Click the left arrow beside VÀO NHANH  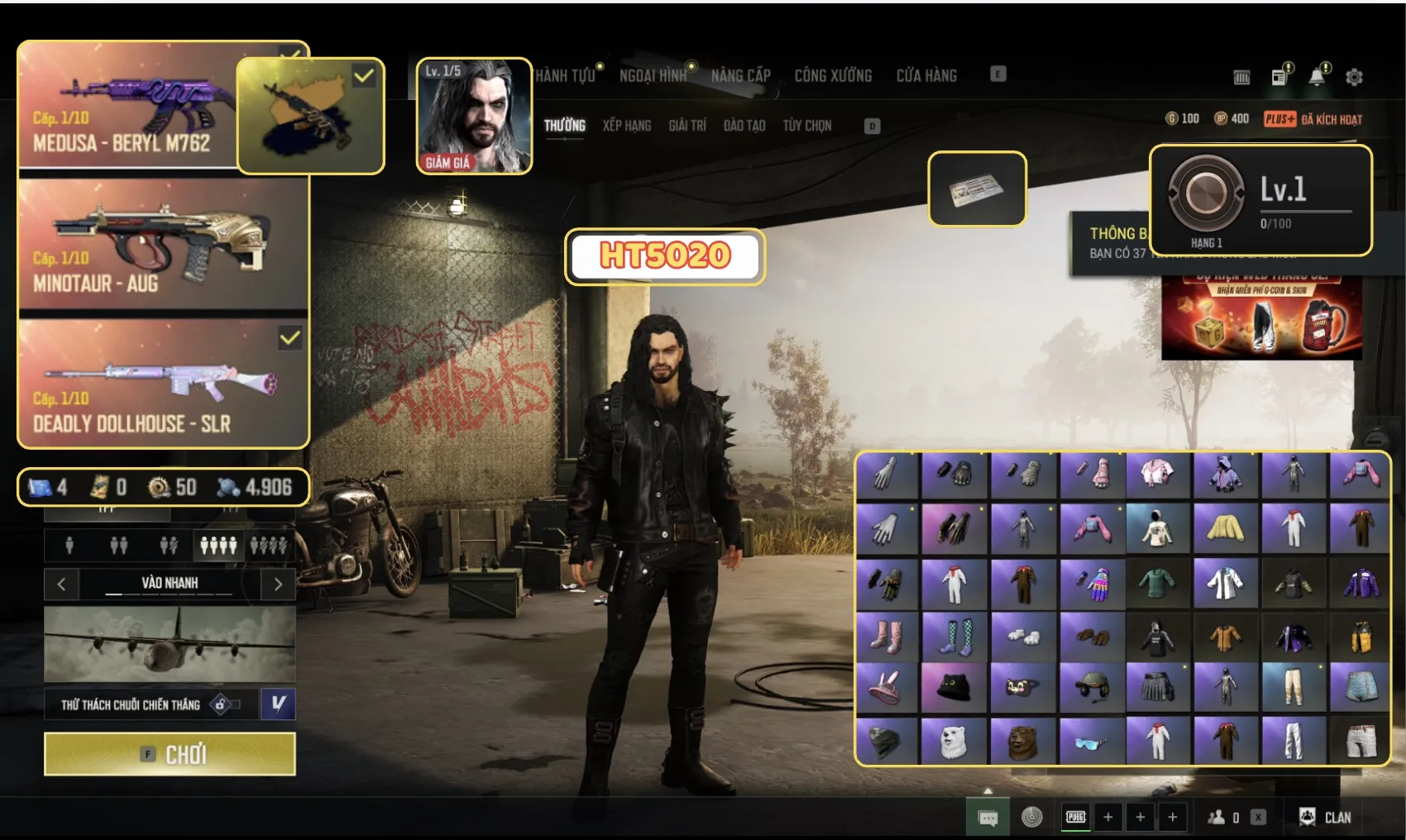tap(61, 584)
